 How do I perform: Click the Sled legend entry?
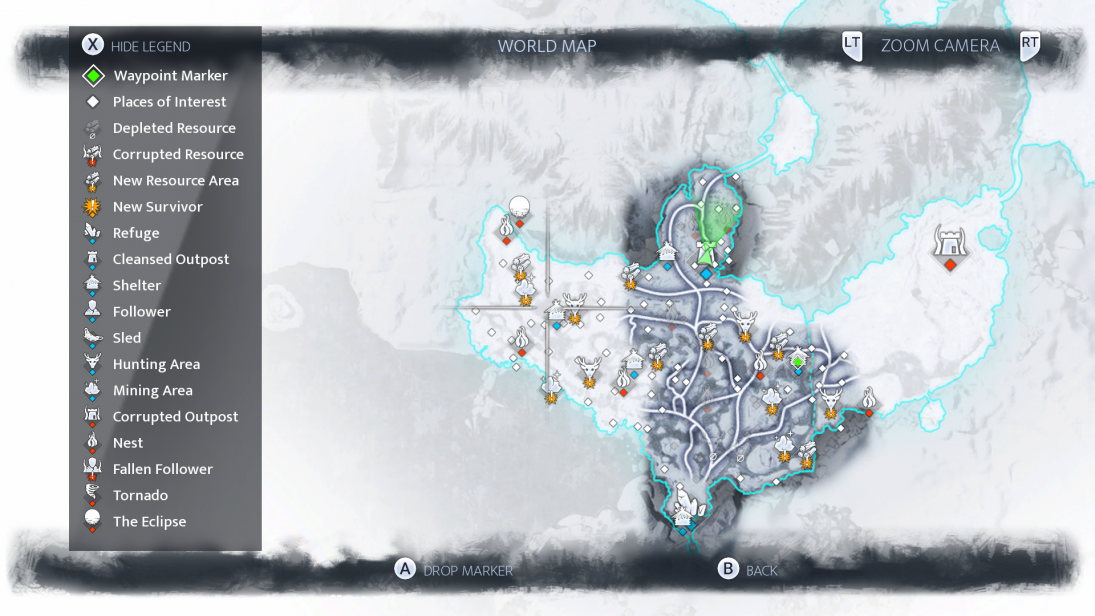coord(127,338)
